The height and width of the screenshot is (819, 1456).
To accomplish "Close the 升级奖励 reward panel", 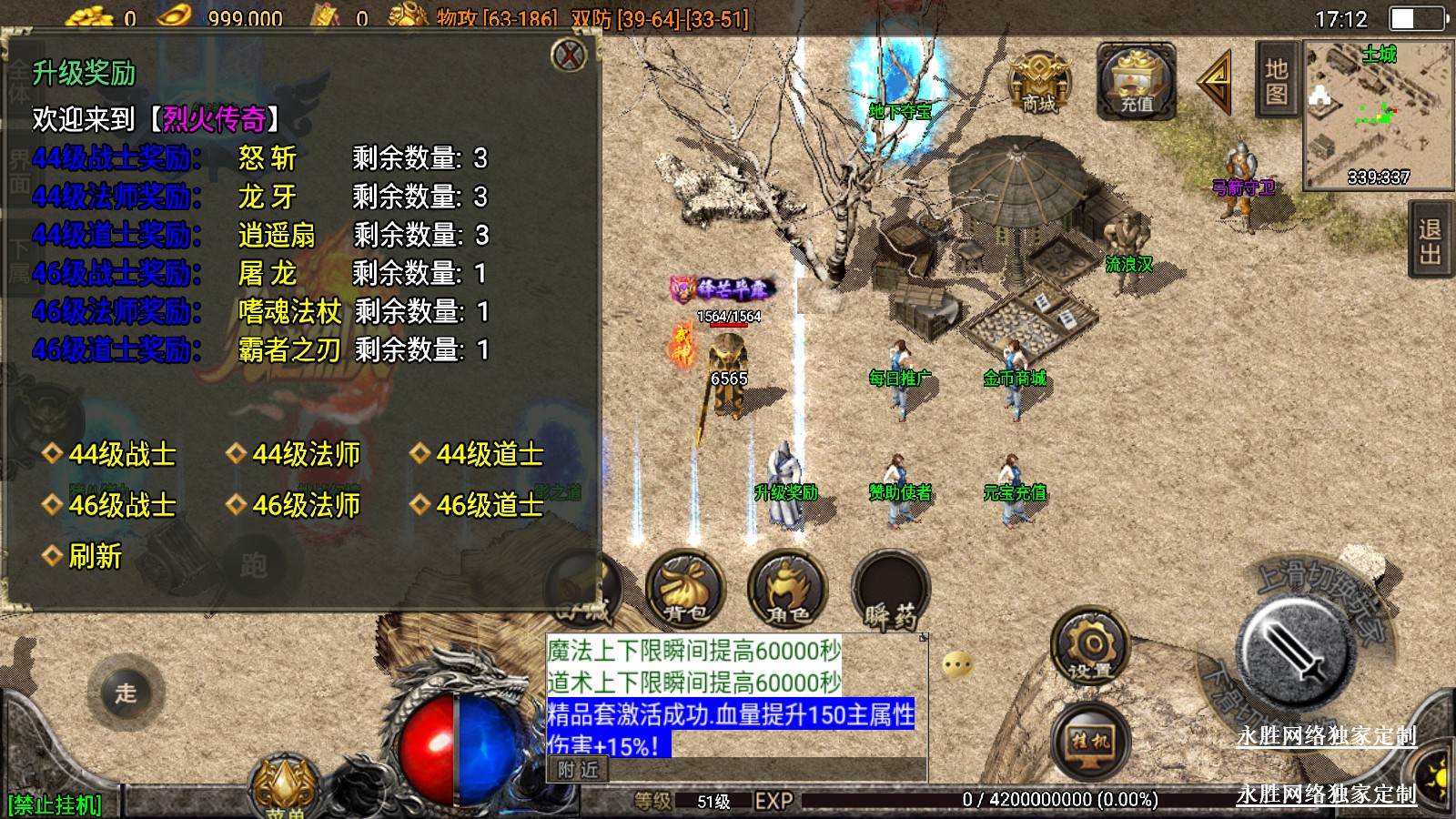I will (x=570, y=56).
